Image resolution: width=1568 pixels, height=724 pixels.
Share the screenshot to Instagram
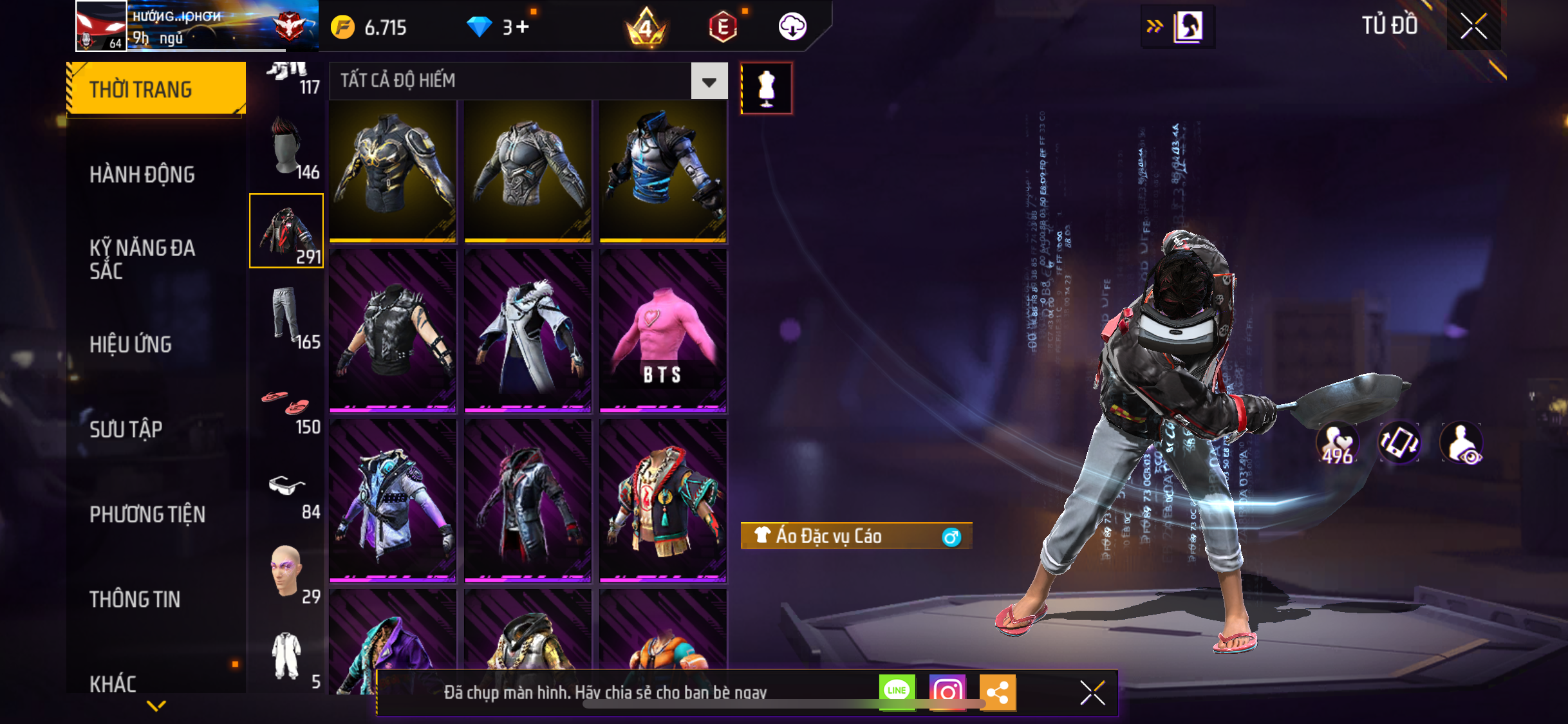947,692
